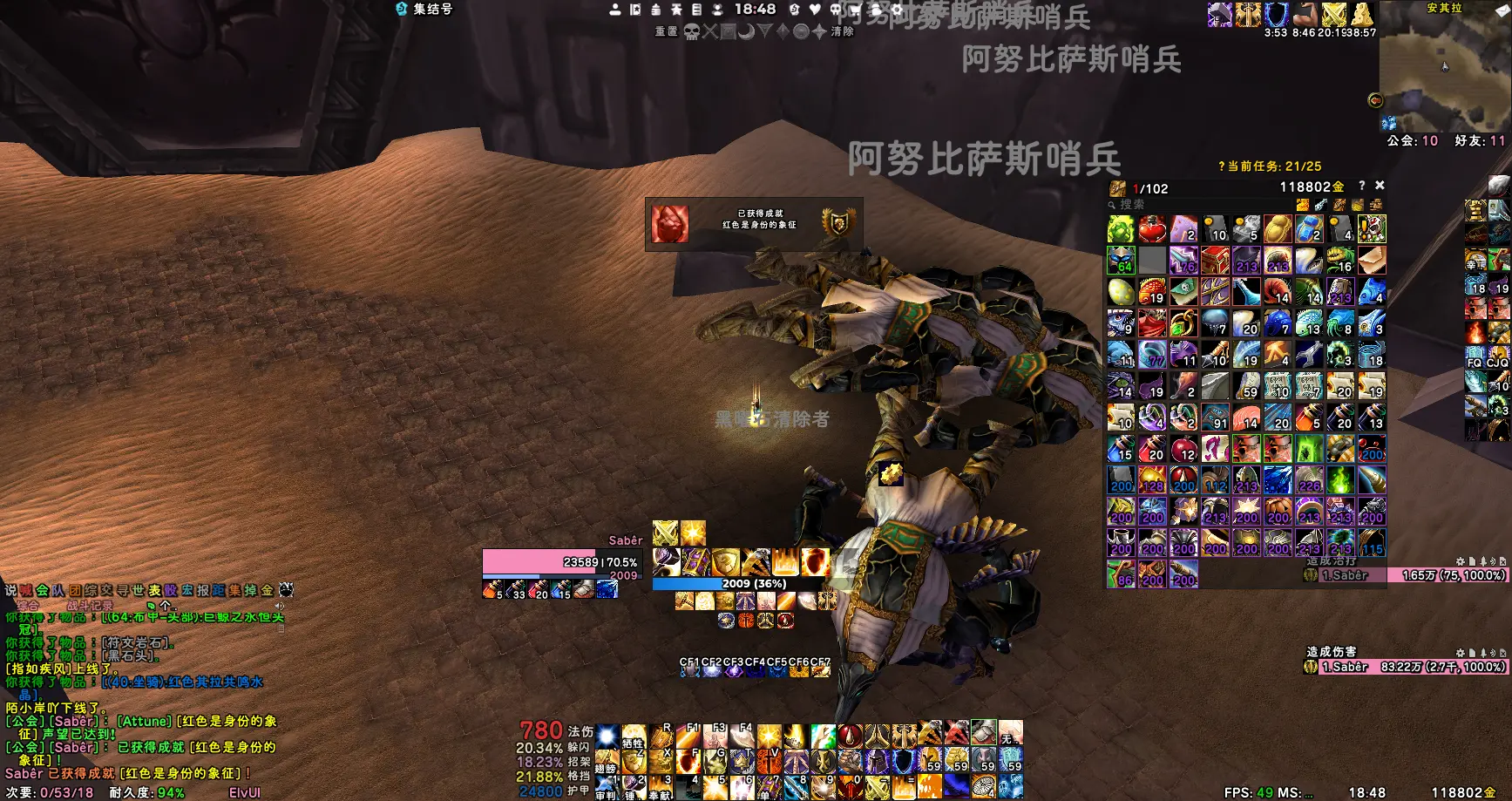Cast the 牺牲 Sacrifice ability
Image resolution: width=1512 pixels, height=801 pixels.
pyautogui.click(x=634, y=737)
